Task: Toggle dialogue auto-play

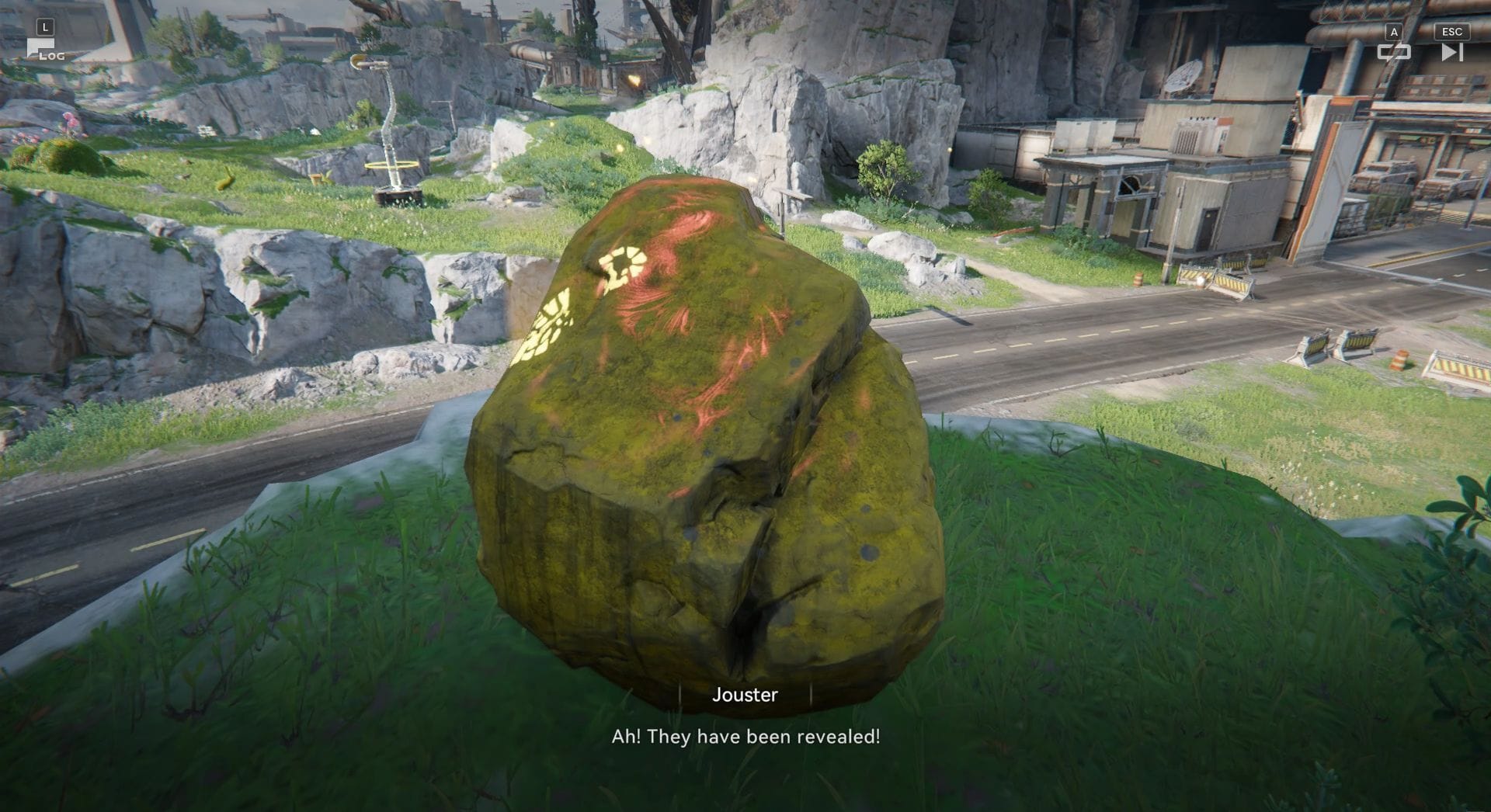Action: tap(1393, 51)
